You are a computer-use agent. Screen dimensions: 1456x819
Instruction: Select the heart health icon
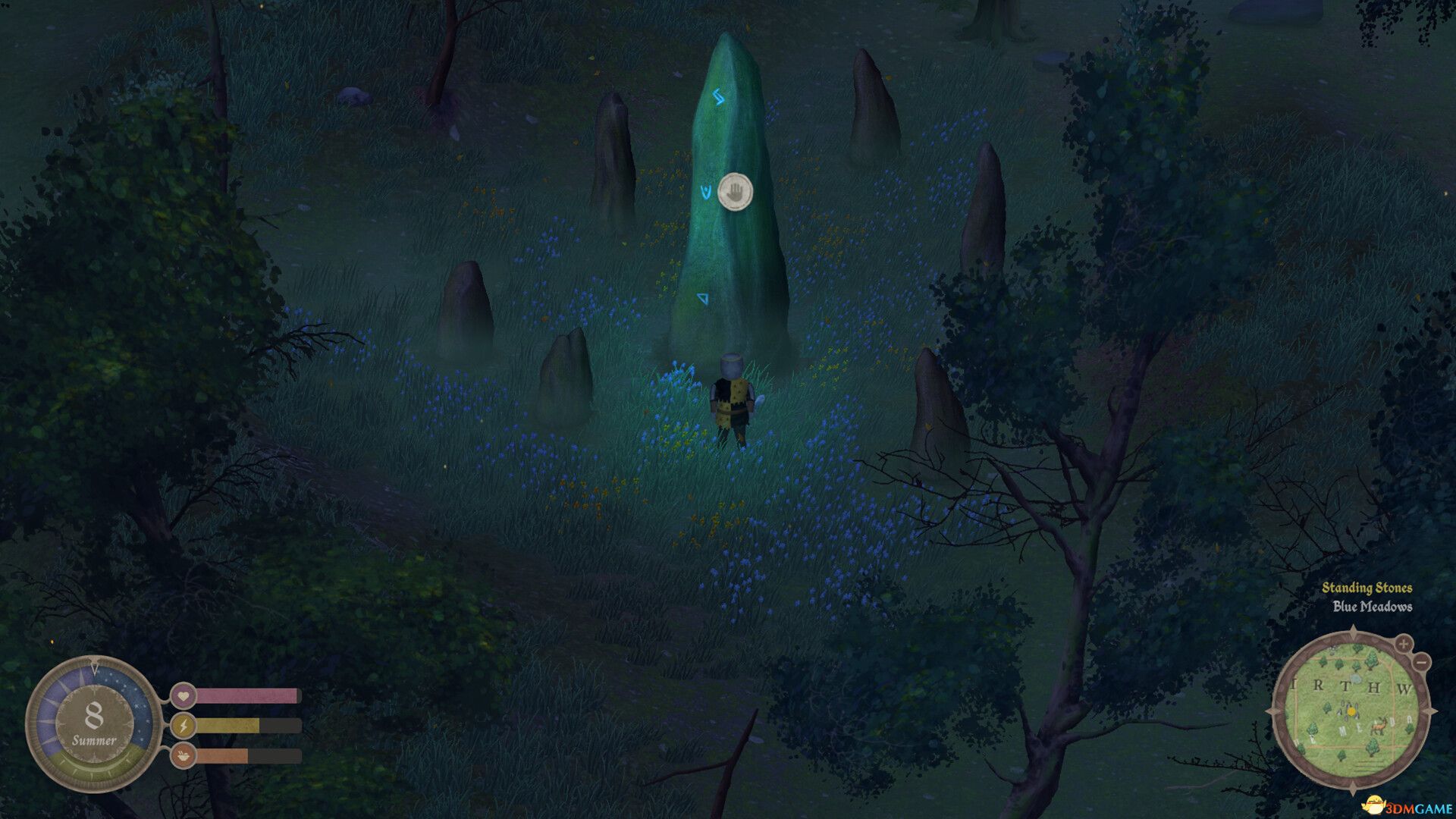coord(183,694)
